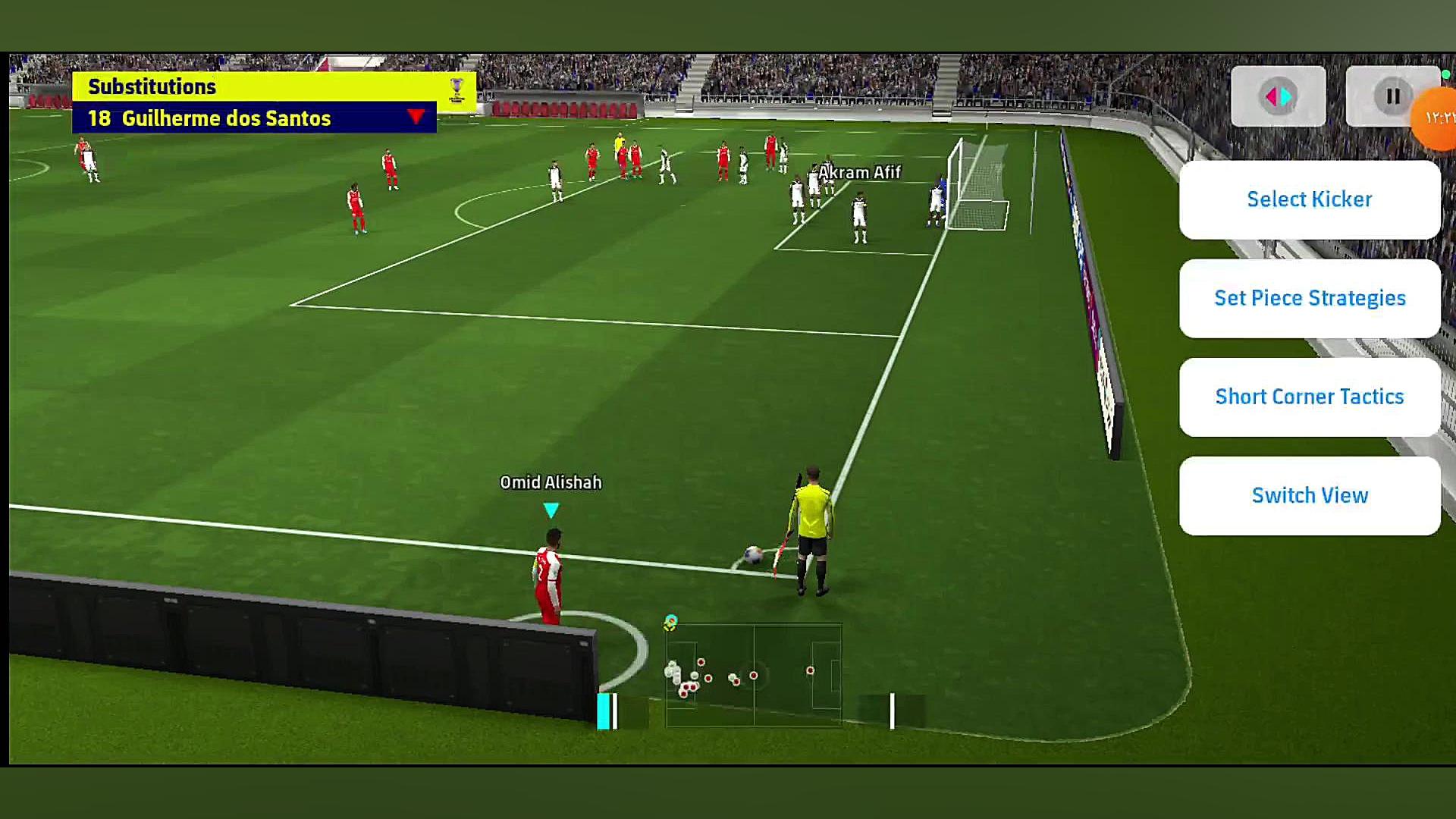Tap the Switch View button

(x=1309, y=495)
